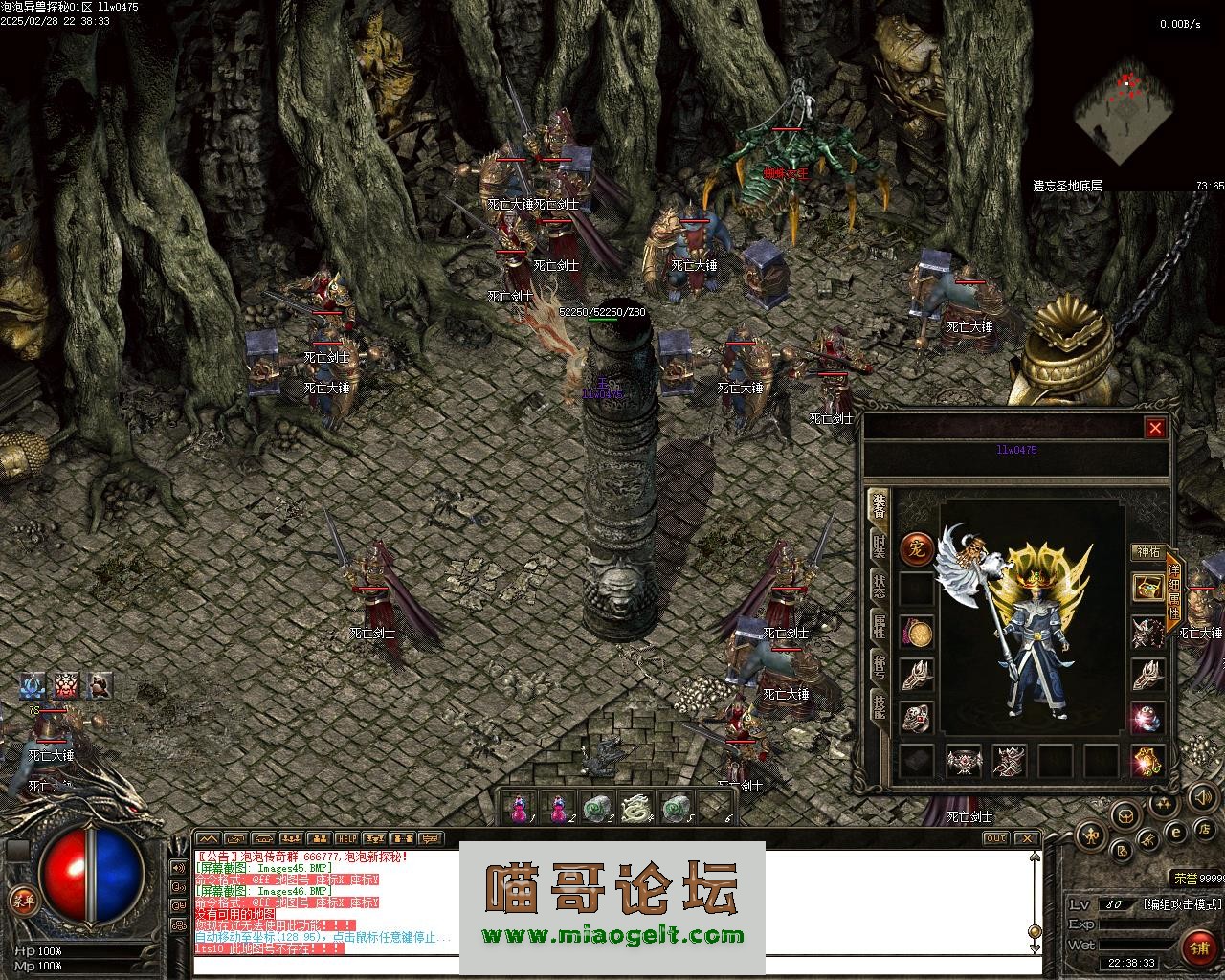Click the red 宠 pet button
The width and height of the screenshot is (1225, 980).
(917, 550)
